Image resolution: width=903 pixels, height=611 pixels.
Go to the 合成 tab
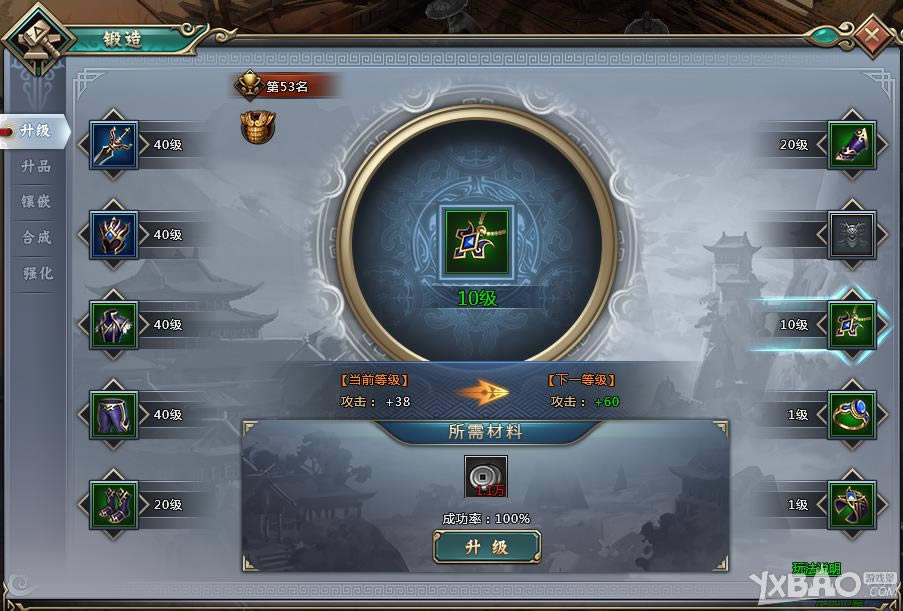pos(36,237)
